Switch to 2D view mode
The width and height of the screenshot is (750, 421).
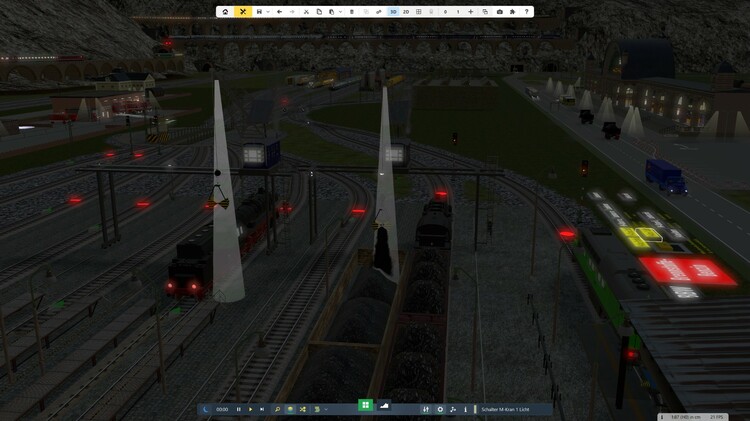406,12
